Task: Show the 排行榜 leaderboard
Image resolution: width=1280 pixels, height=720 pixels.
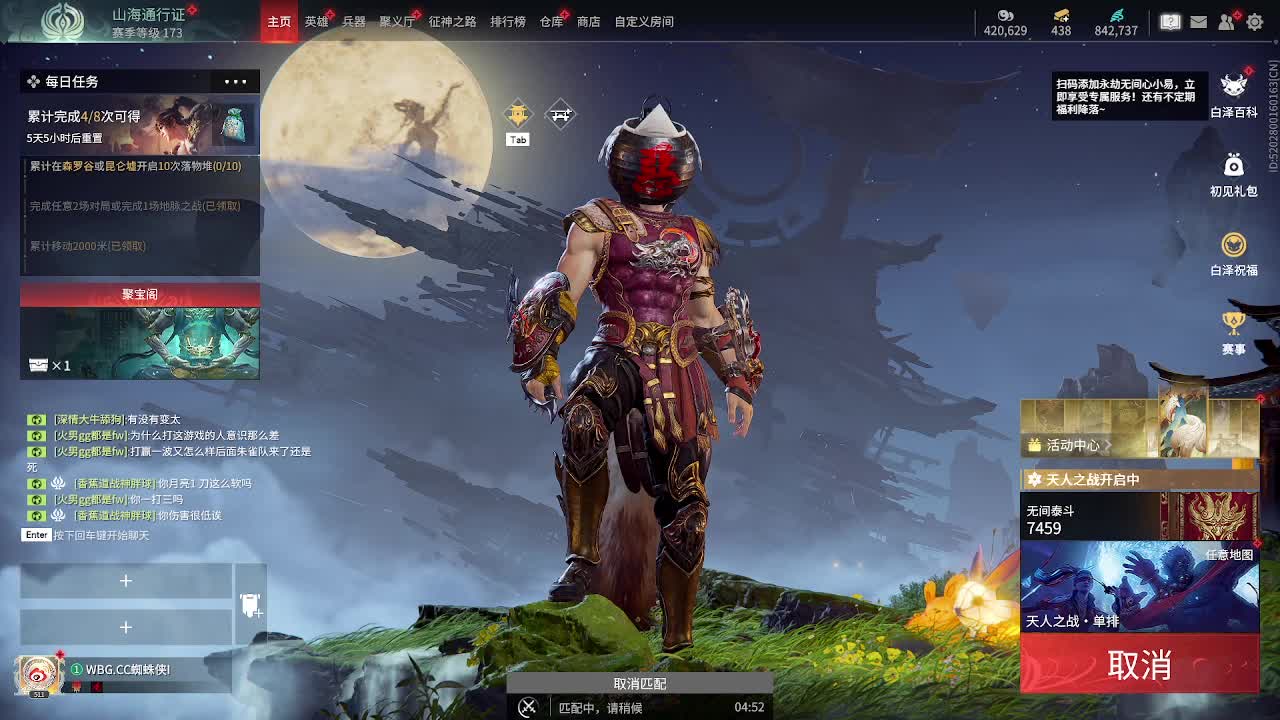Action: tap(508, 21)
